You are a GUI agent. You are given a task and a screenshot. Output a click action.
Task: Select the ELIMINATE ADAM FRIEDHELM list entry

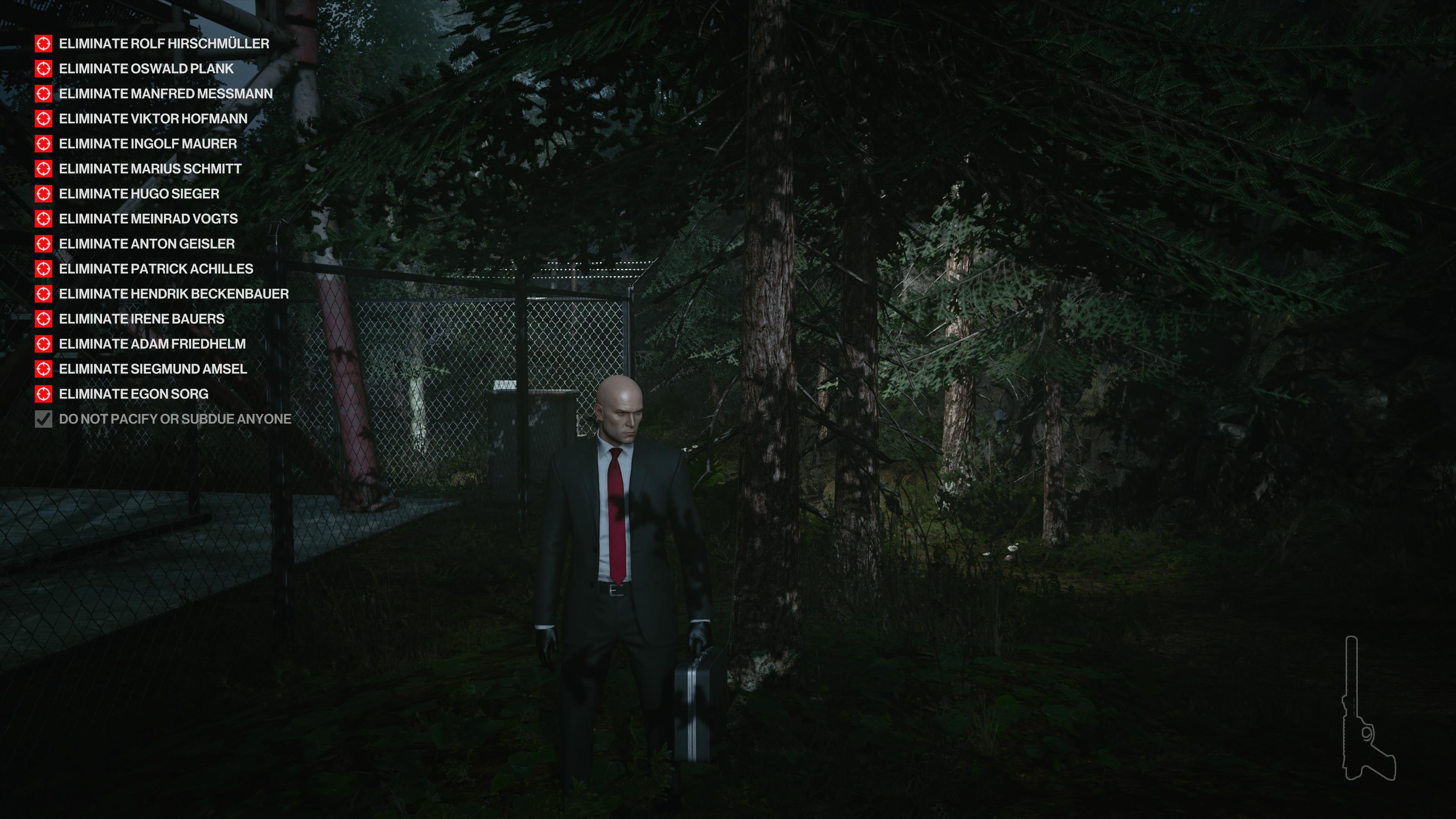click(x=152, y=344)
